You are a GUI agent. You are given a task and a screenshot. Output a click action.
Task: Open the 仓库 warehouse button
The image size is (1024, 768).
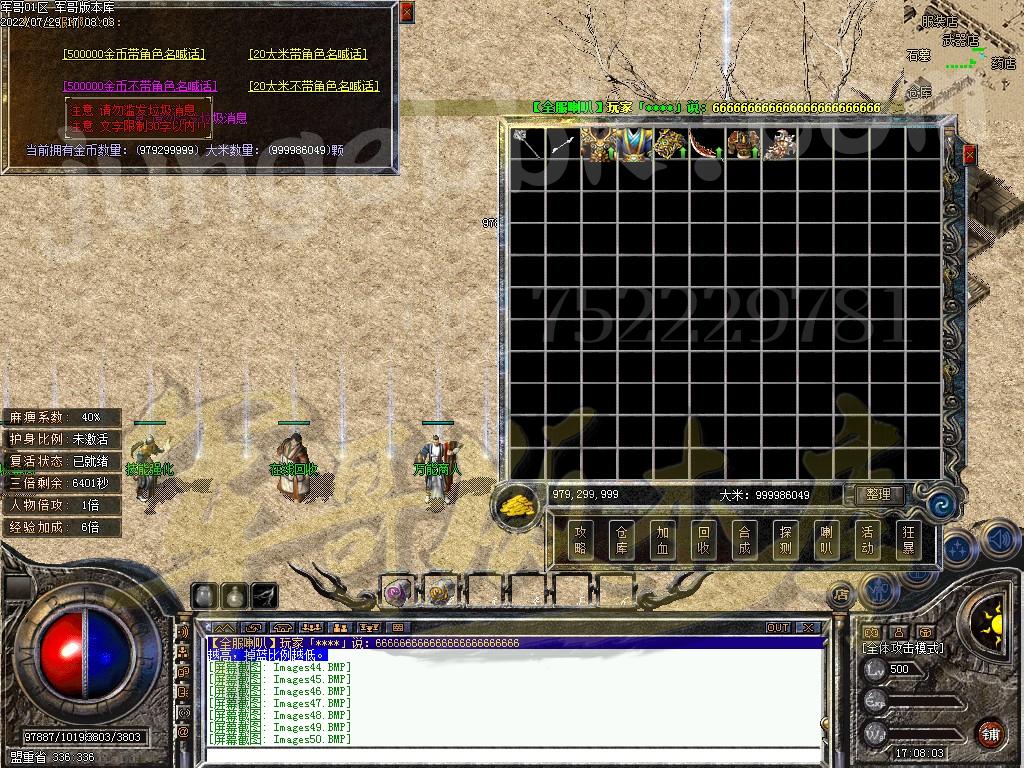[621, 540]
